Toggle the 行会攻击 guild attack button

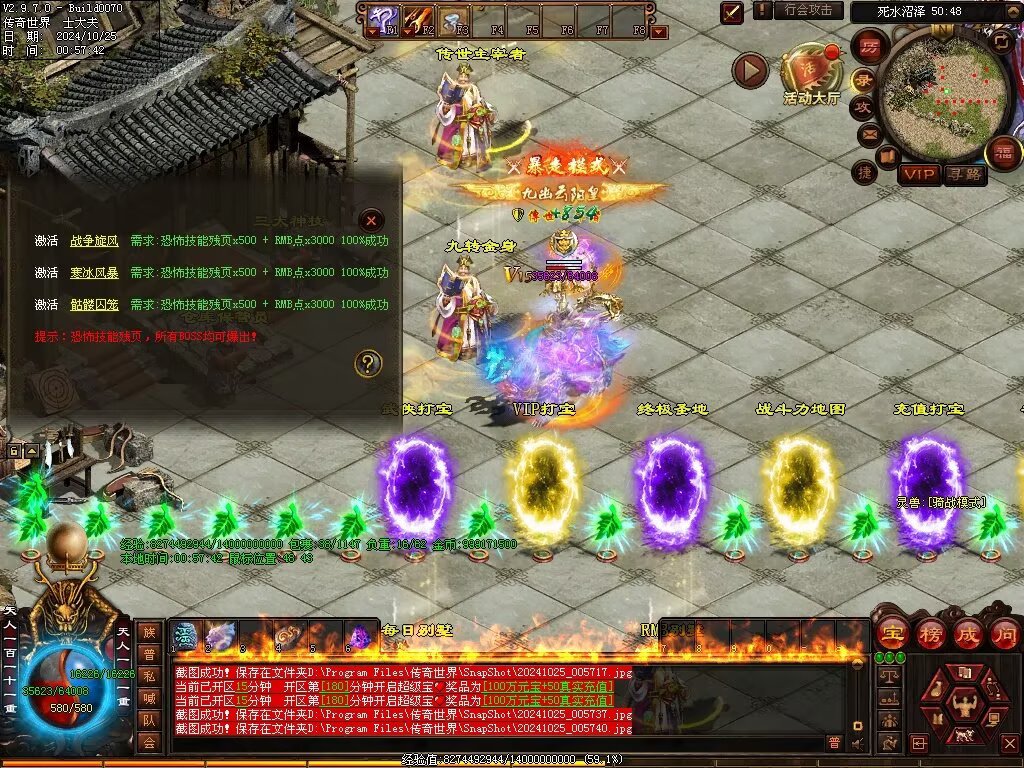(x=807, y=10)
